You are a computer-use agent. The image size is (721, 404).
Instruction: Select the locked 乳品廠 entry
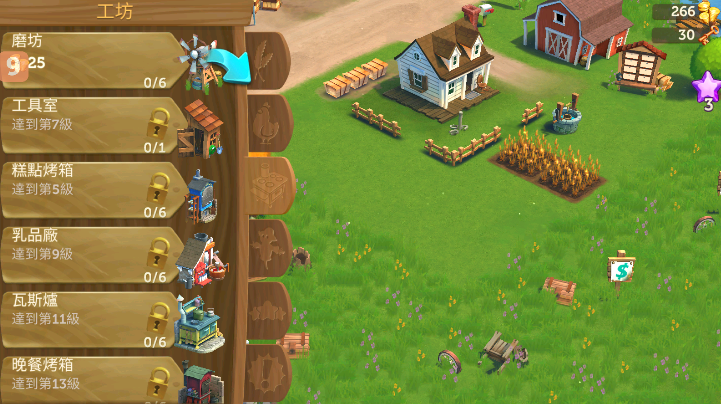95,253
